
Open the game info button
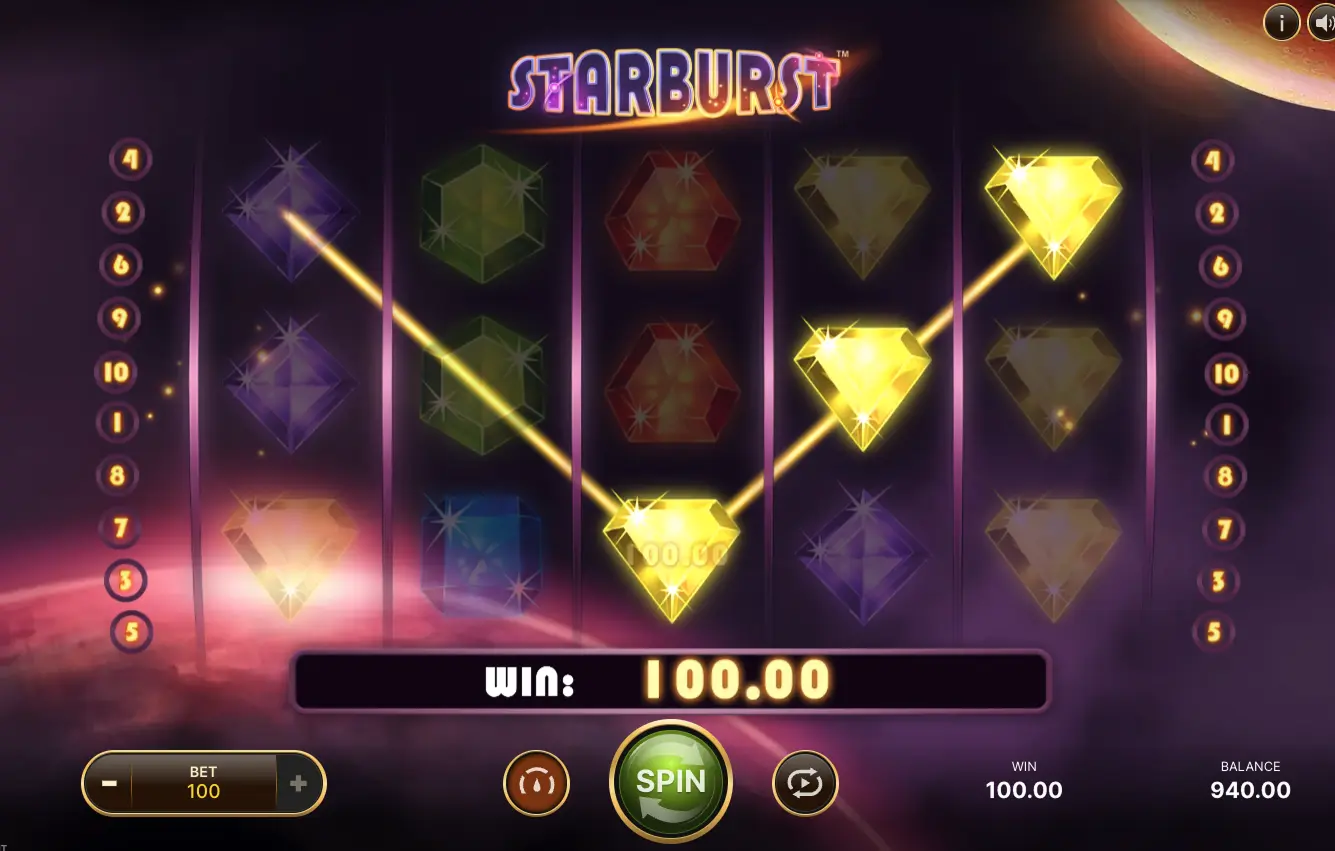coord(1281,22)
